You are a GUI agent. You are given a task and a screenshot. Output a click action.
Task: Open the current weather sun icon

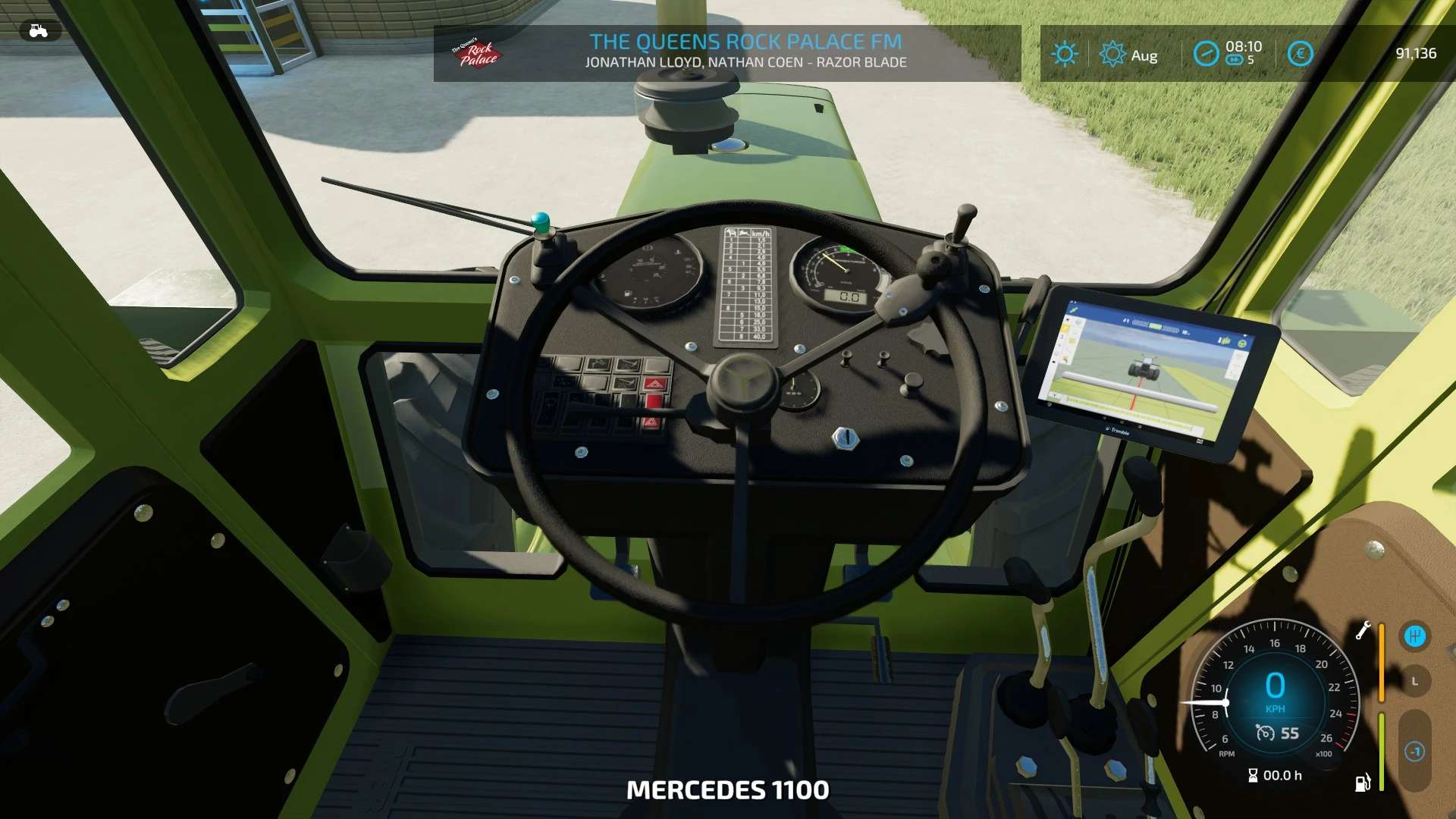coord(1065,53)
